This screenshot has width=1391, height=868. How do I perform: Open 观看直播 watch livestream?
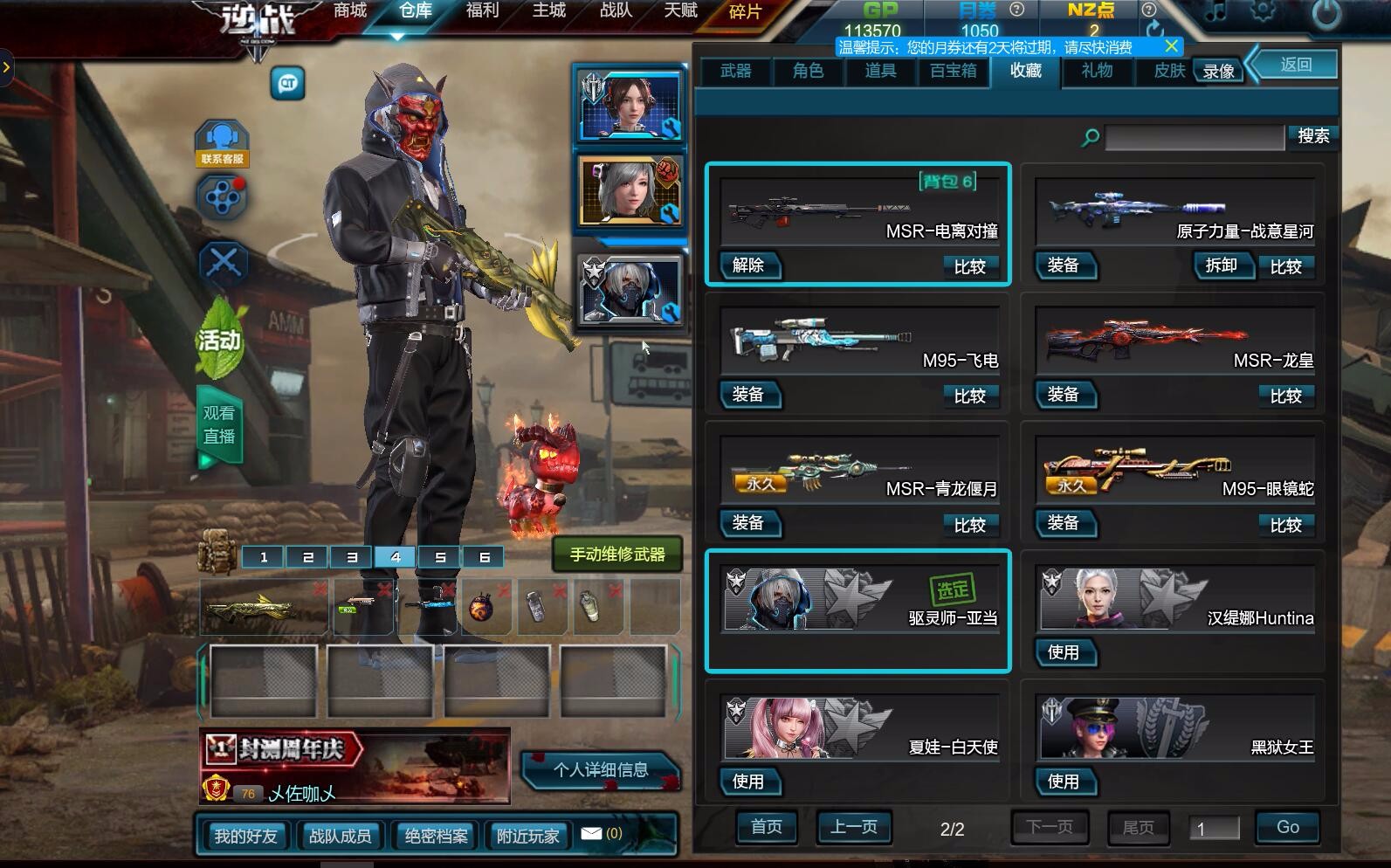tap(218, 424)
